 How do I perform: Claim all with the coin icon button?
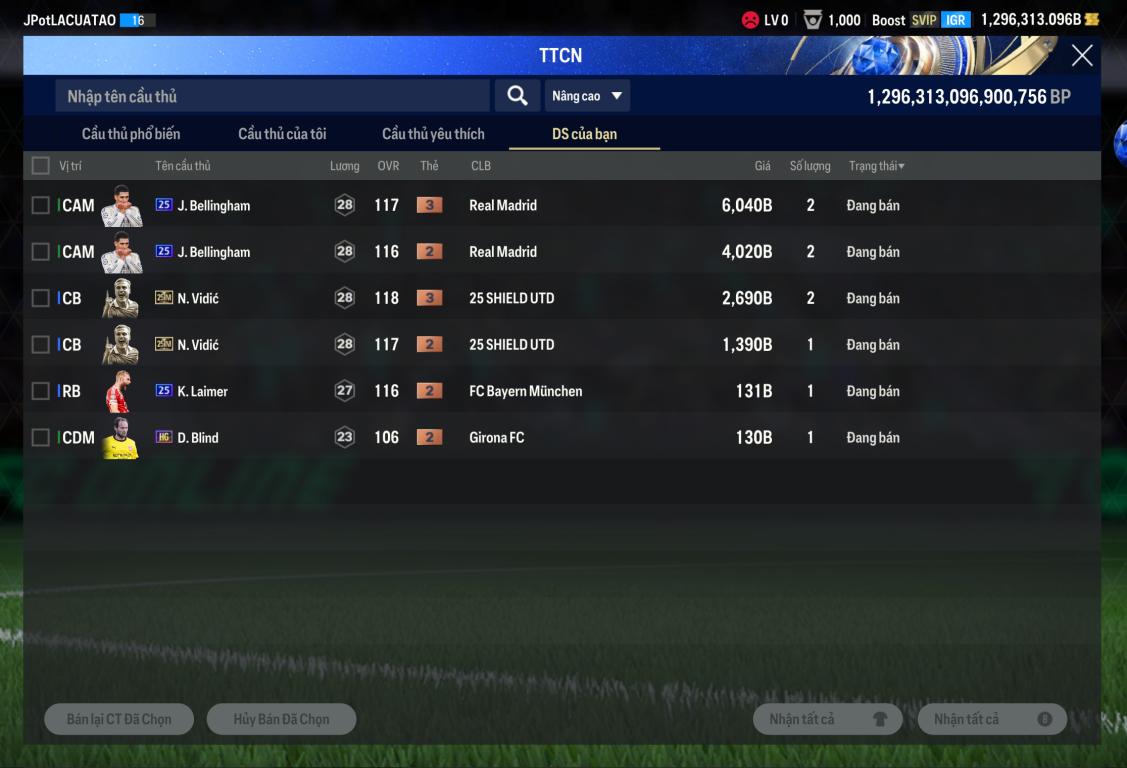click(x=992, y=719)
